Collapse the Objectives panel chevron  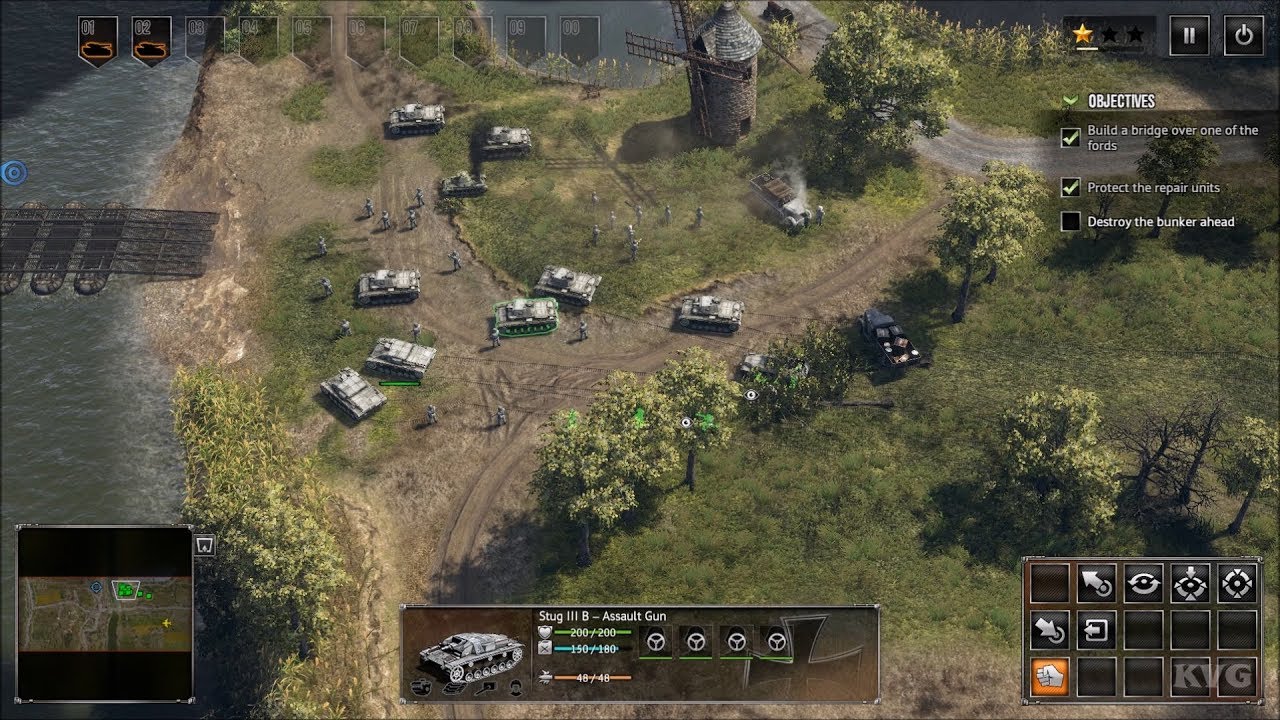(x=1071, y=100)
